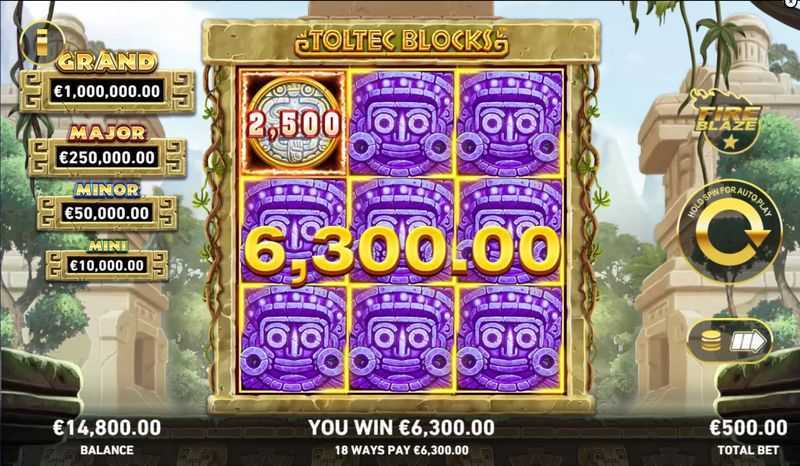Open the coin bet settings button
Screen dimensions: 800x466
click(729, 341)
